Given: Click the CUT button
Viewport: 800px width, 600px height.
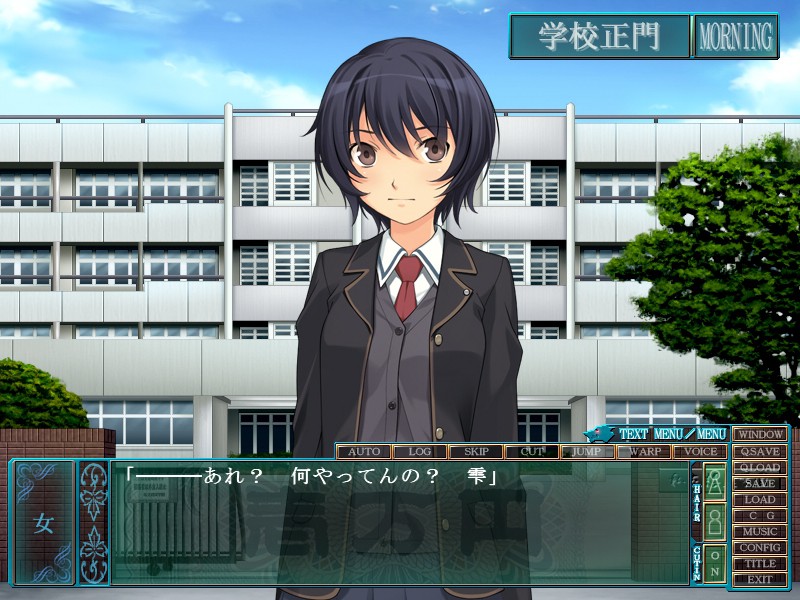Looking at the screenshot, I should [531, 452].
